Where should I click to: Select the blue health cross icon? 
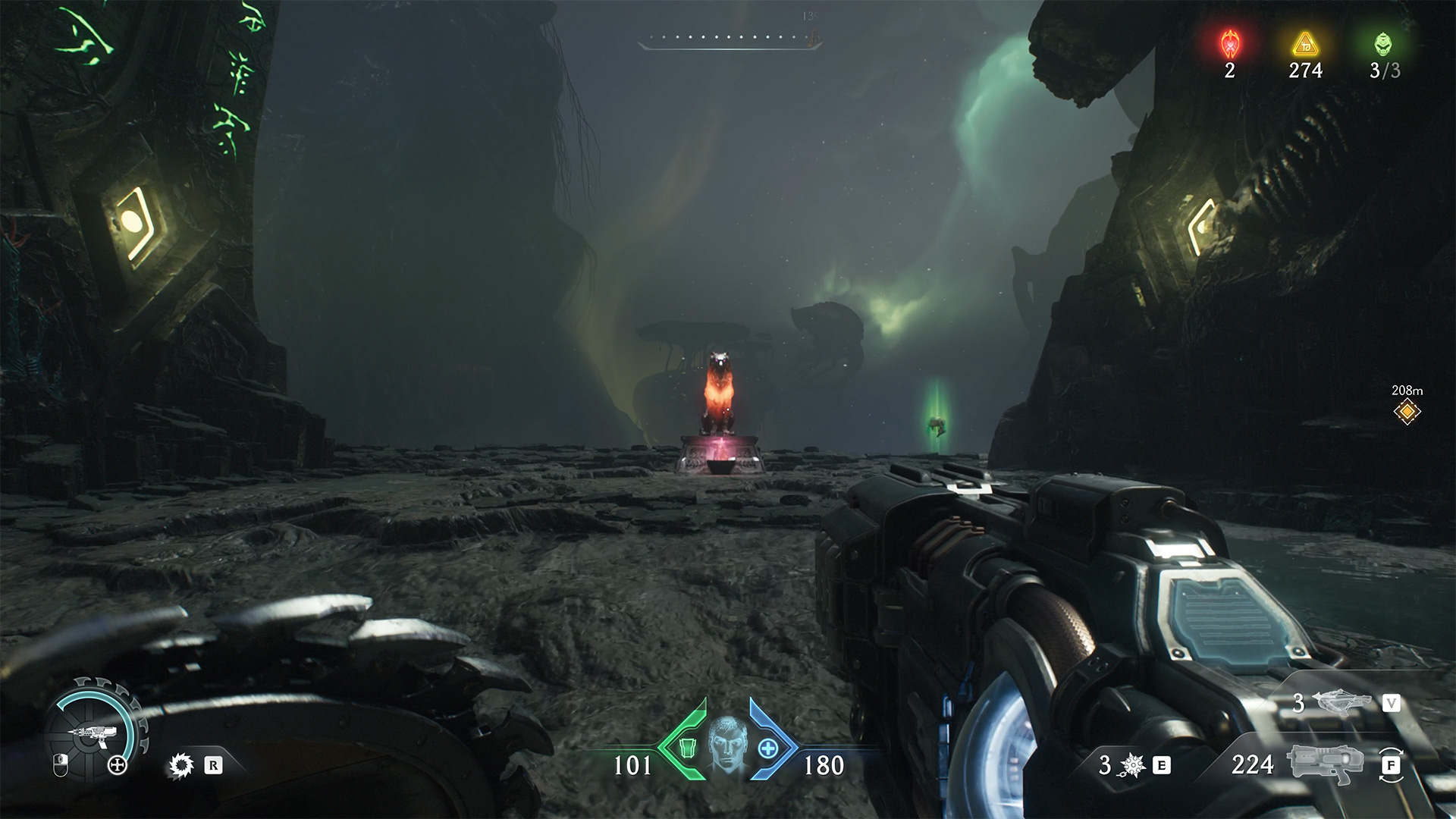pos(768,748)
